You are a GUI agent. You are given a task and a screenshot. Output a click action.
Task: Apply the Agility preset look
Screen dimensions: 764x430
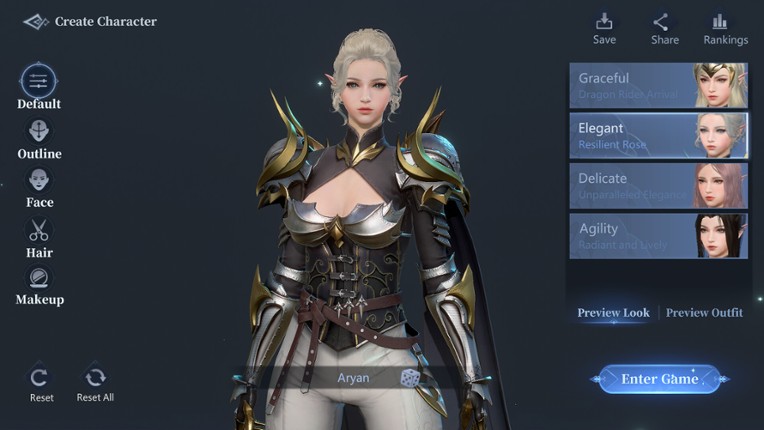pos(658,236)
